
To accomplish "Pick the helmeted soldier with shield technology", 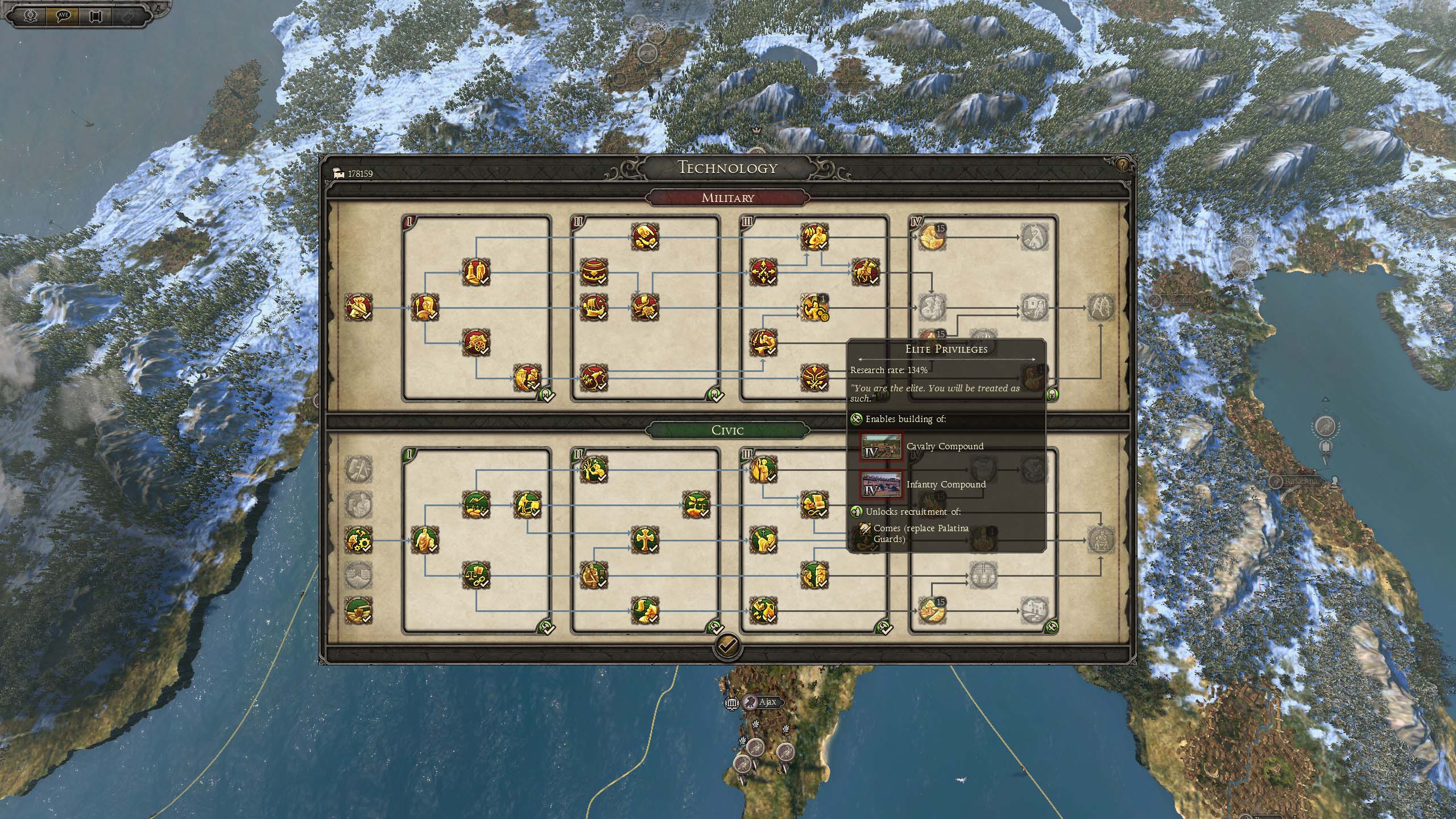I will pyautogui.click(x=424, y=308).
